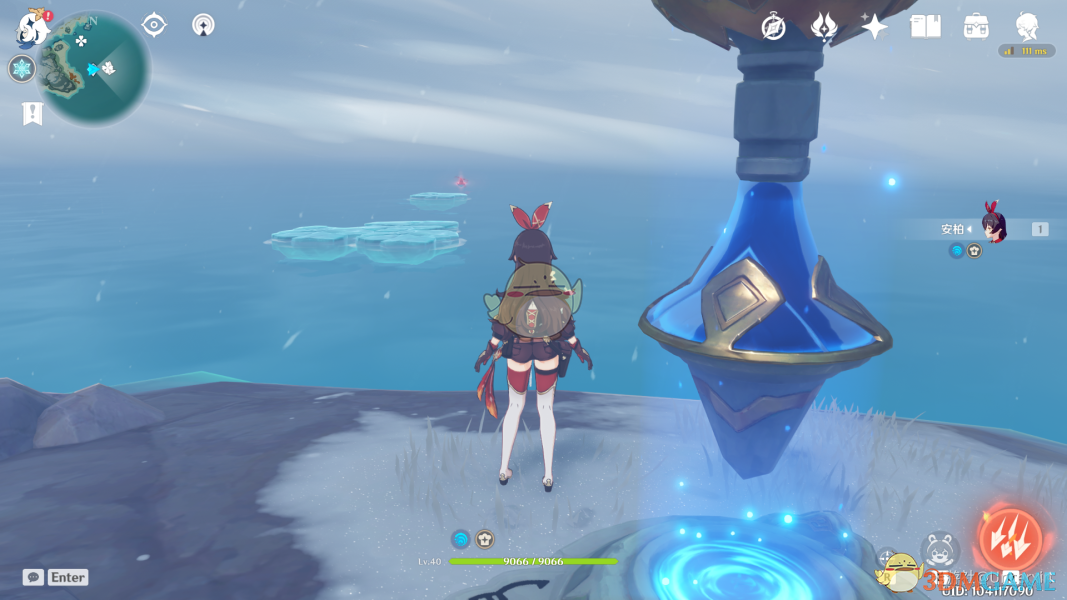The width and height of the screenshot is (1067, 600).
Task: Open the four-pointed star Wish icon
Action: (x=874, y=27)
